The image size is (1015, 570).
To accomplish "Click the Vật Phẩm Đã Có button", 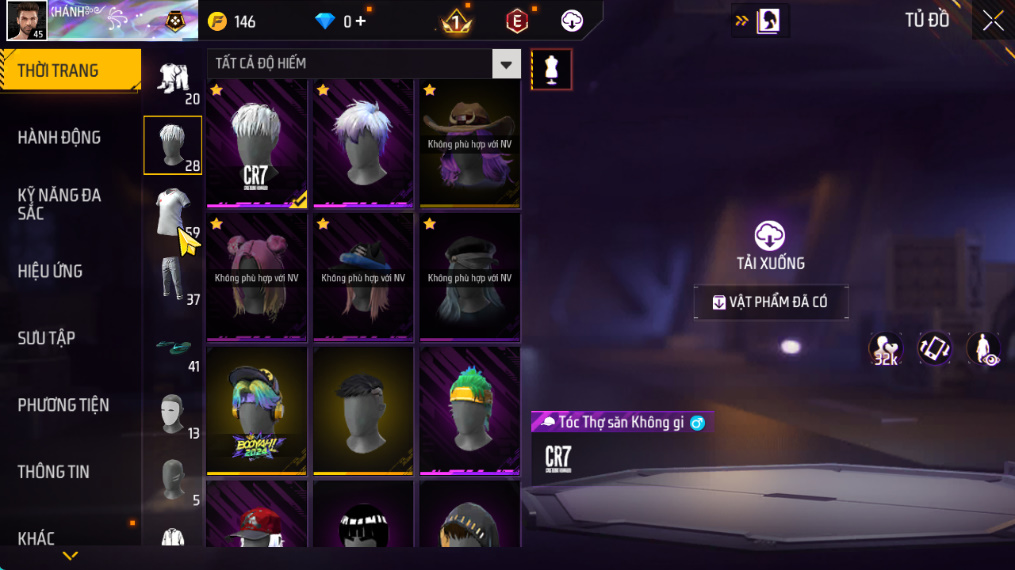I will tap(771, 302).
